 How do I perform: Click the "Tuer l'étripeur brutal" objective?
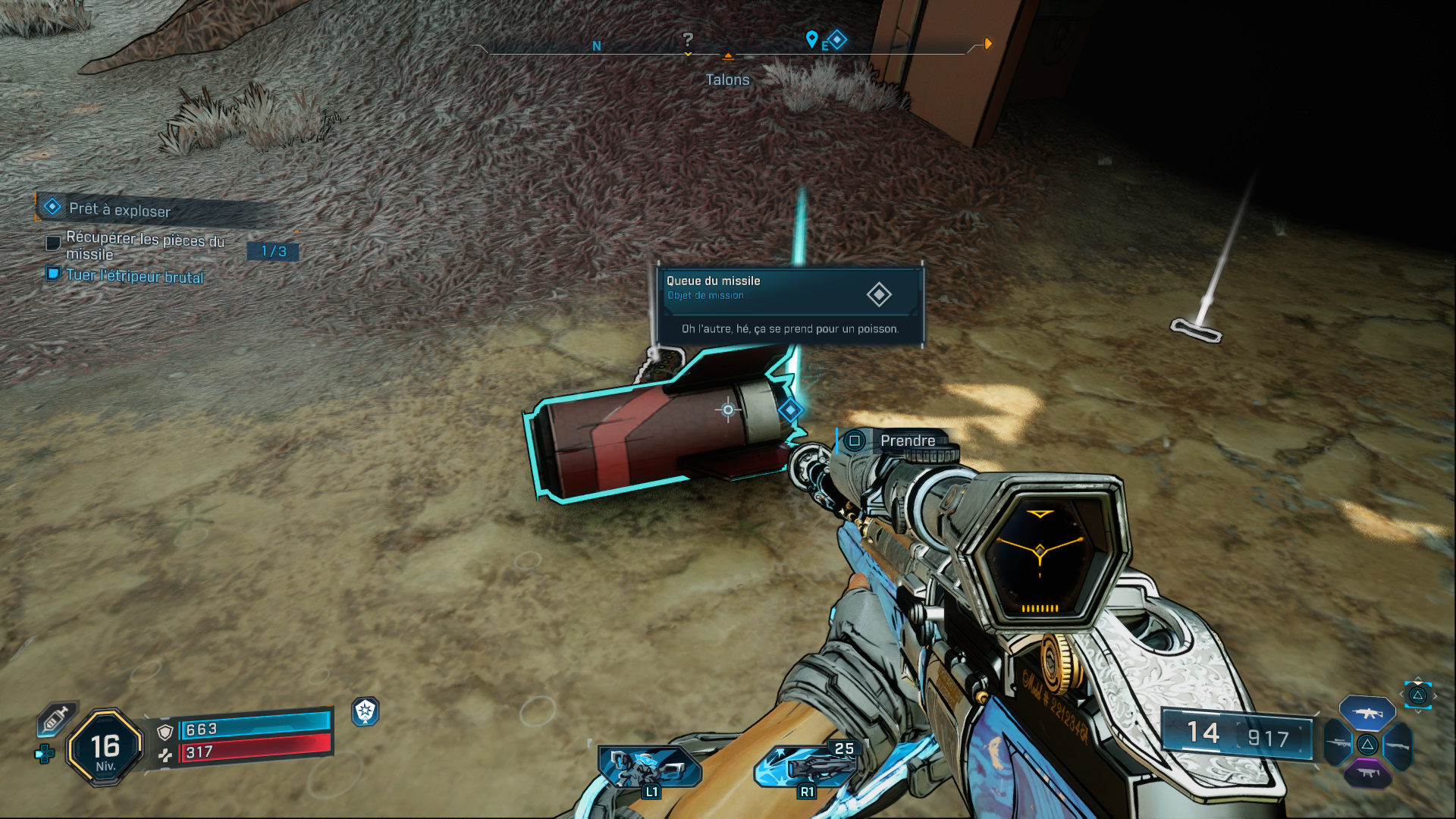point(134,276)
